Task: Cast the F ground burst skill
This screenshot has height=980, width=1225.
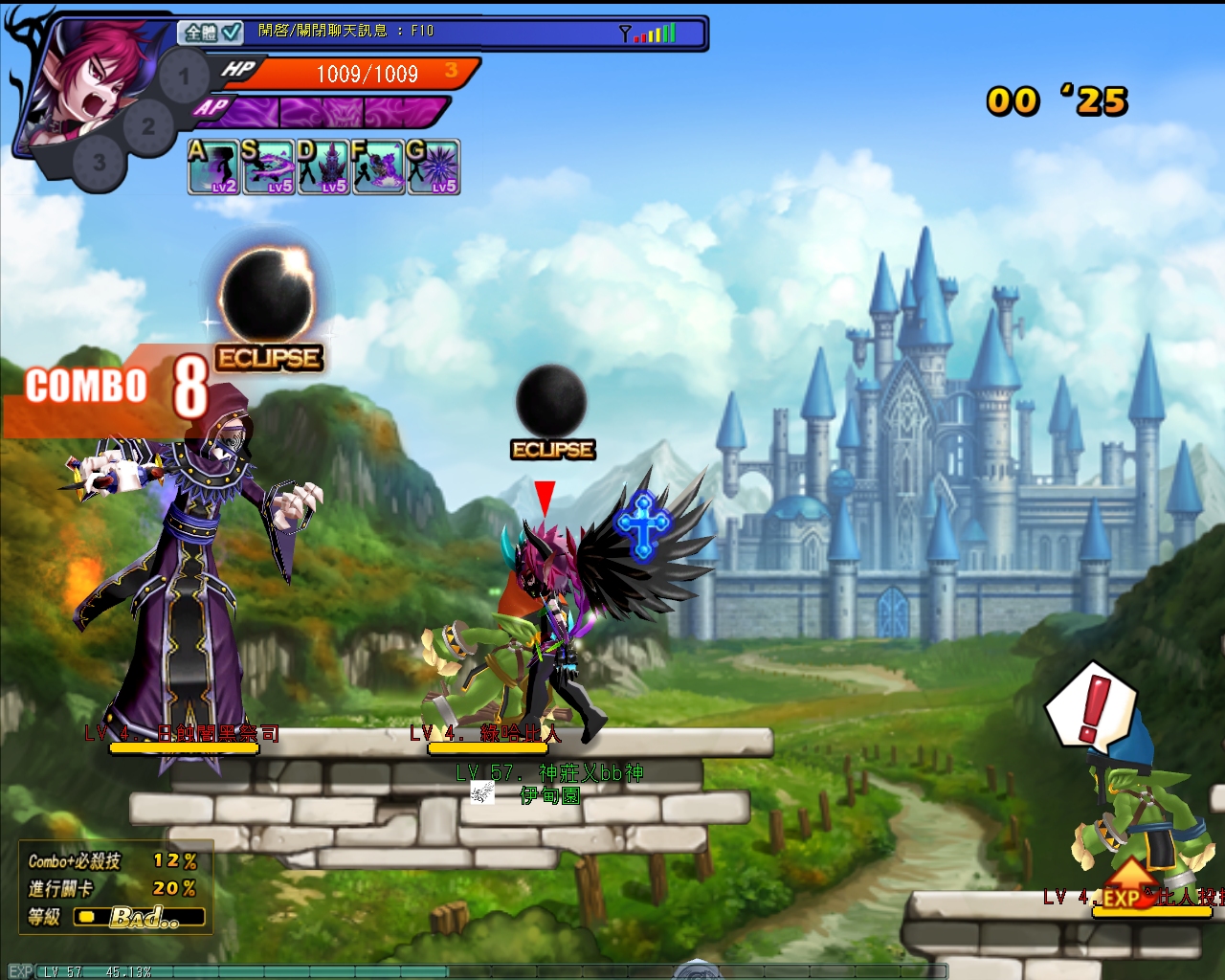Action: coord(378,167)
